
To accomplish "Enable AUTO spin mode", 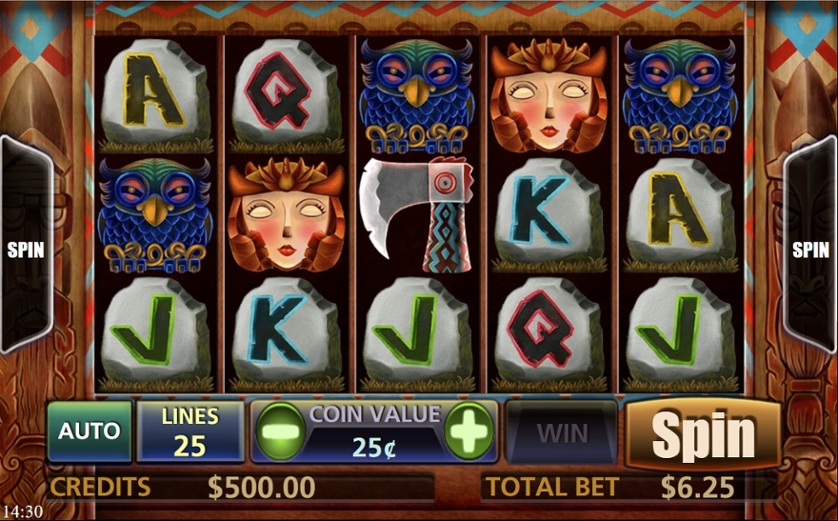I will pyautogui.click(x=89, y=432).
